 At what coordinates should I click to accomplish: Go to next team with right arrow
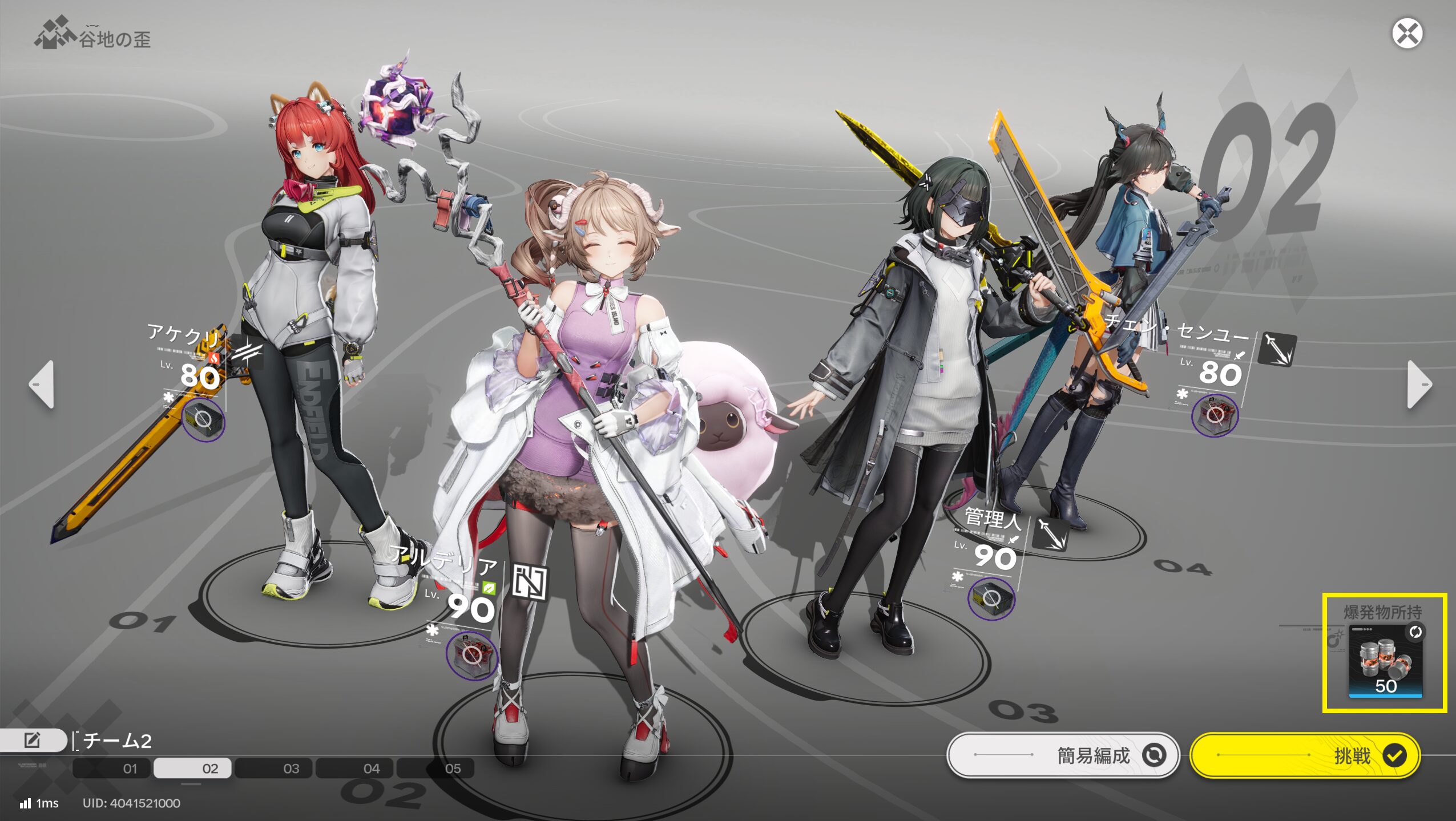pos(1419,385)
